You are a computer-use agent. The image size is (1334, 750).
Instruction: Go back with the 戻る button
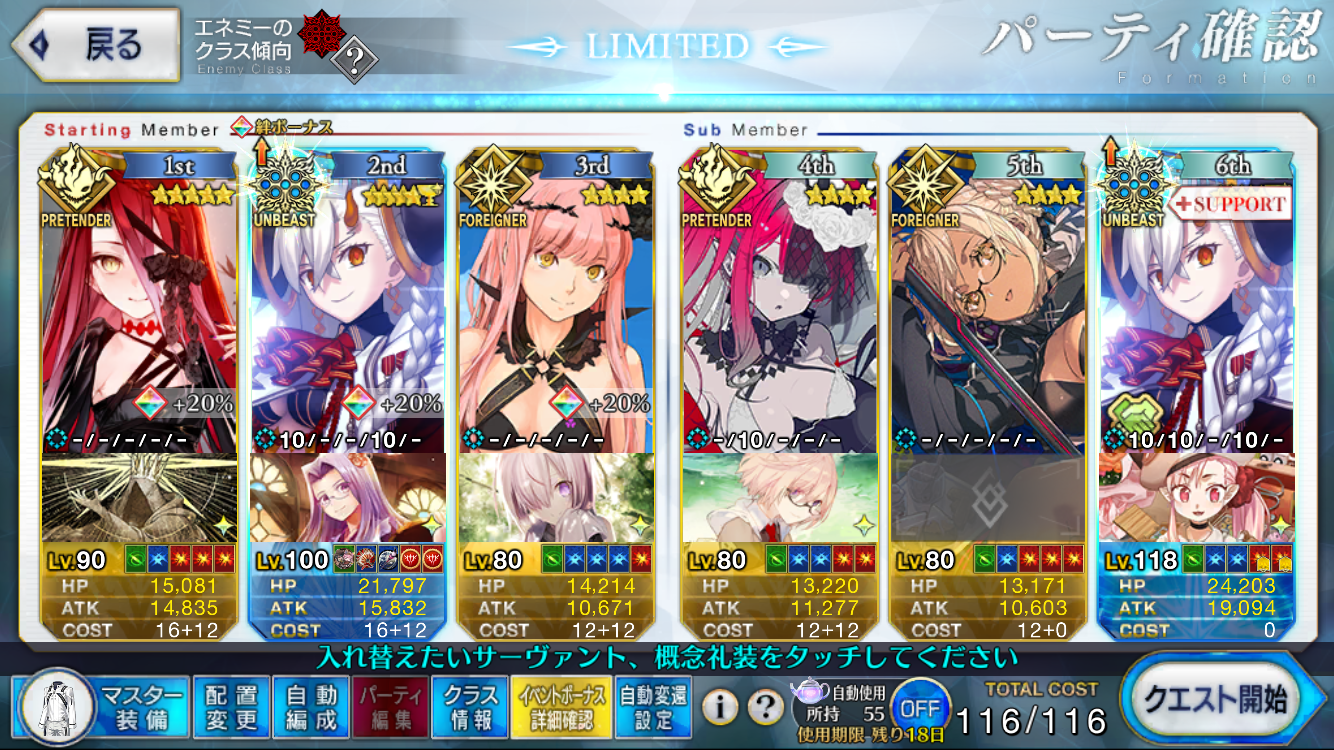[95, 45]
